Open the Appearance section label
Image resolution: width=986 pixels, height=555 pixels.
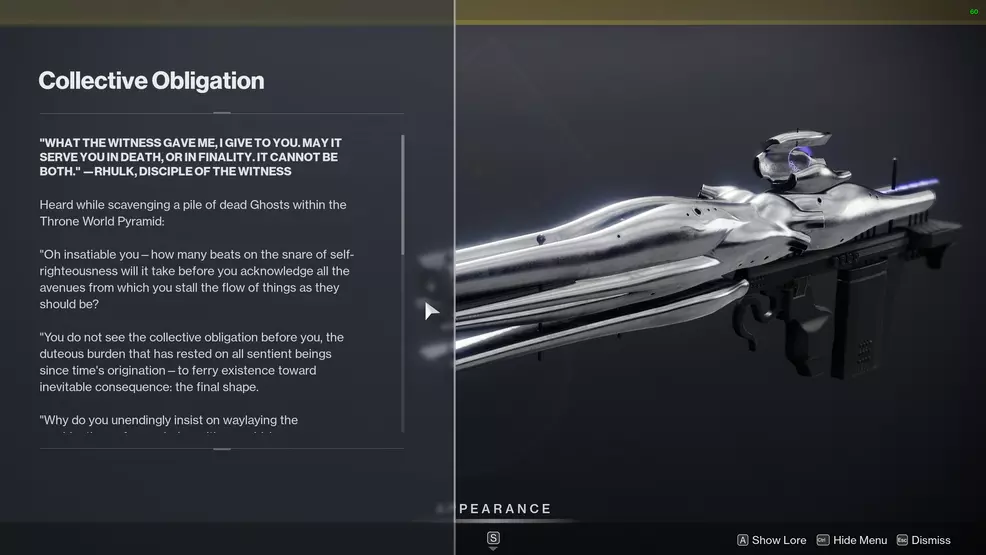coord(503,509)
